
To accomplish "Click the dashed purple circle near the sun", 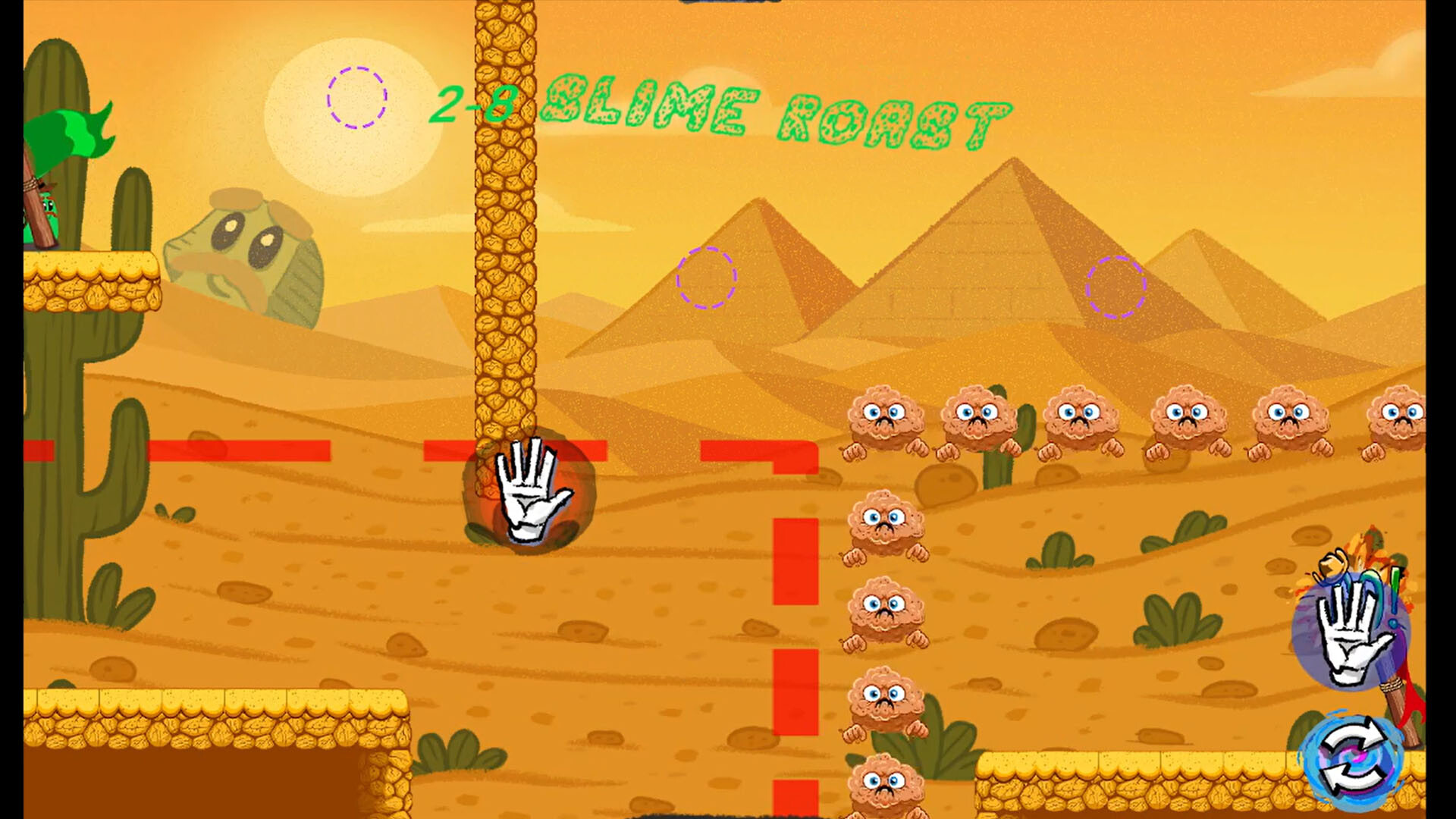I will [x=356, y=99].
